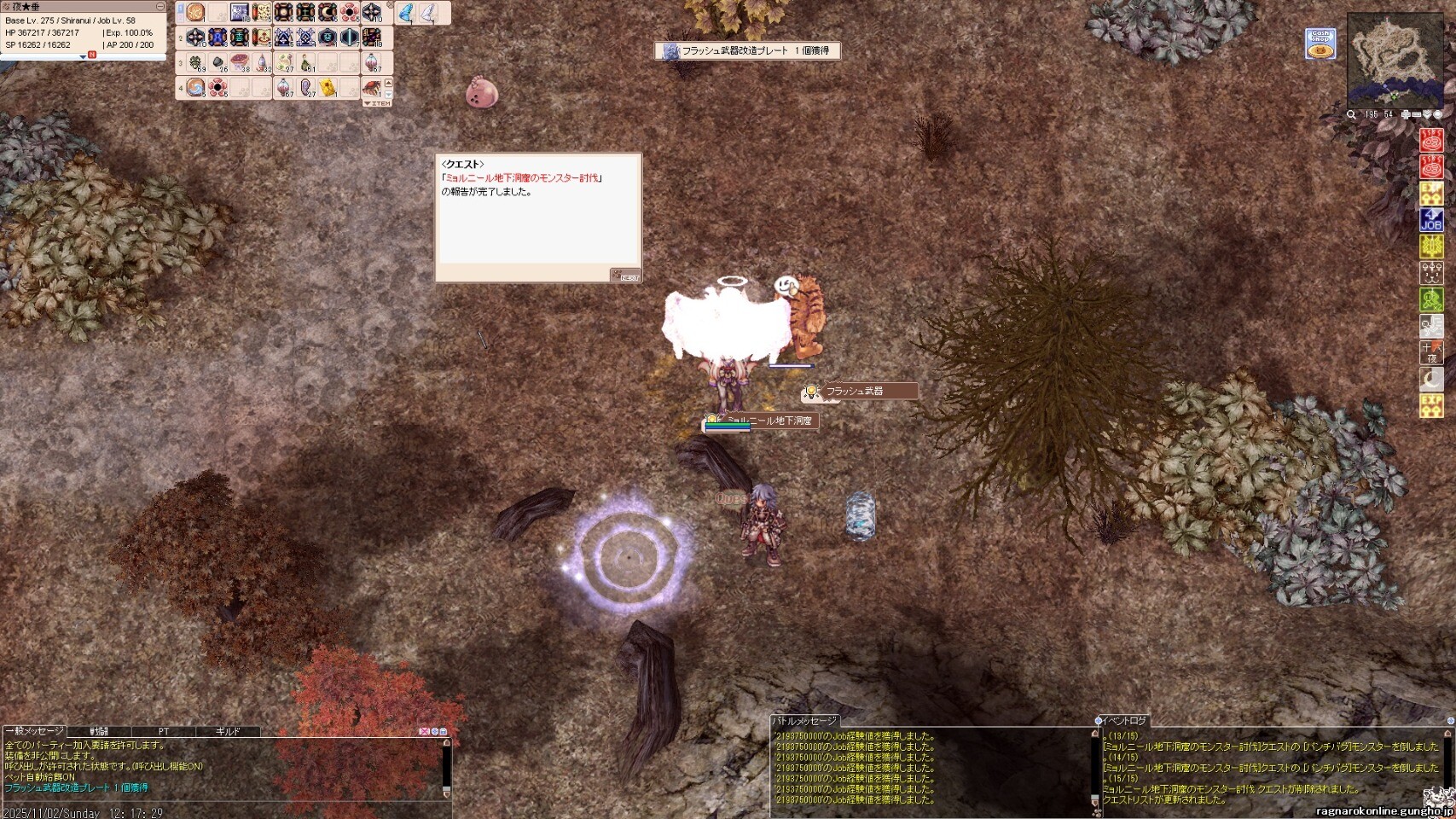Screen dimensions: 1456x819
Task: Use the crescent moon skill in hotbar
Action: (x=328, y=13)
